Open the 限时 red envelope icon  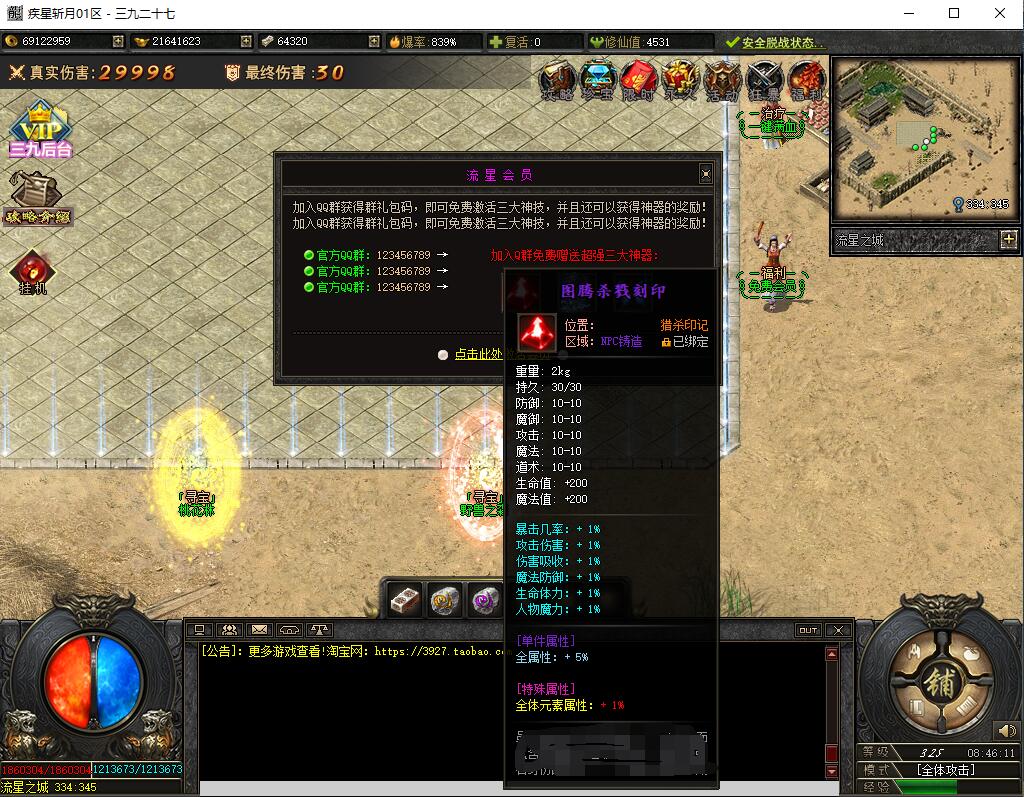pos(638,80)
